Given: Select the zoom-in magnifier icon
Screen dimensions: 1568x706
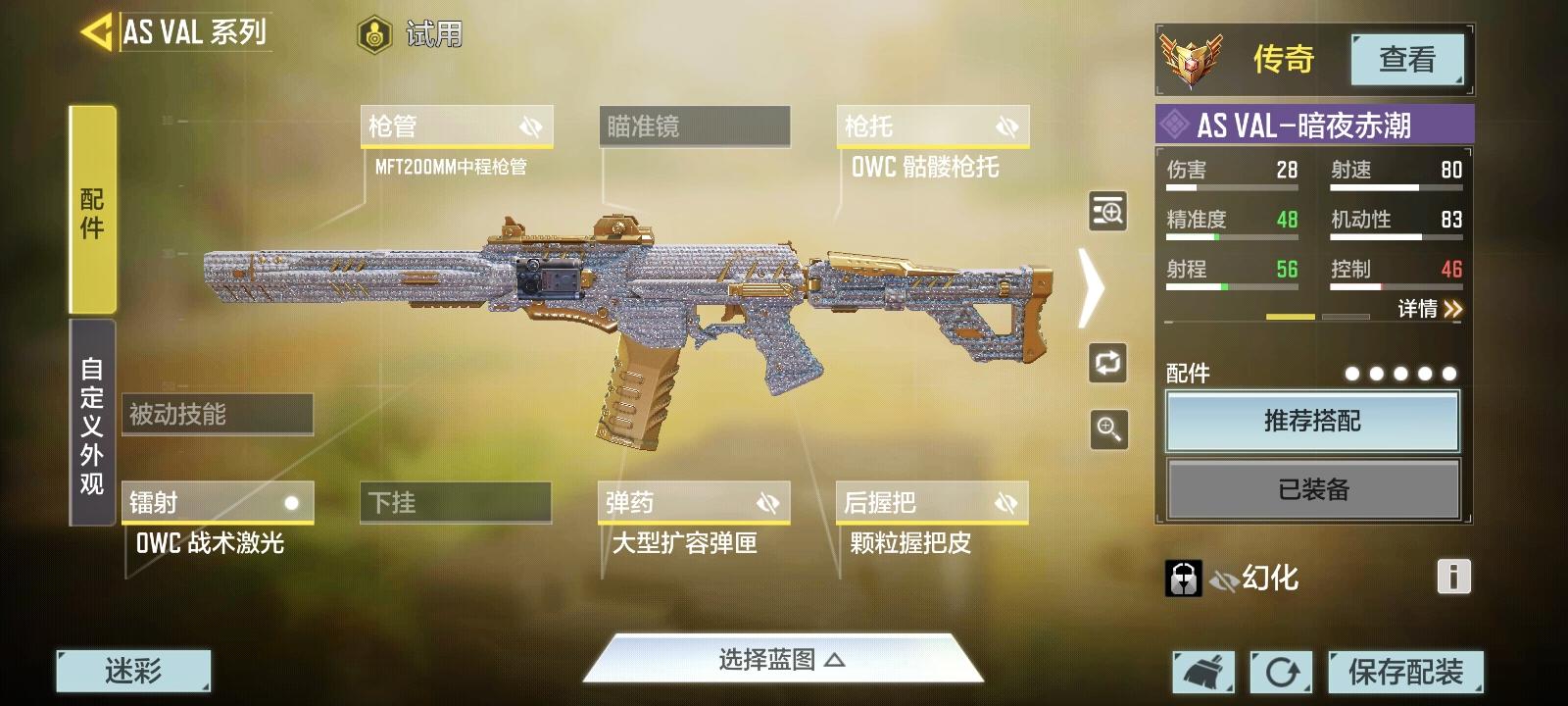Looking at the screenshot, I should tap(1106, 429).
